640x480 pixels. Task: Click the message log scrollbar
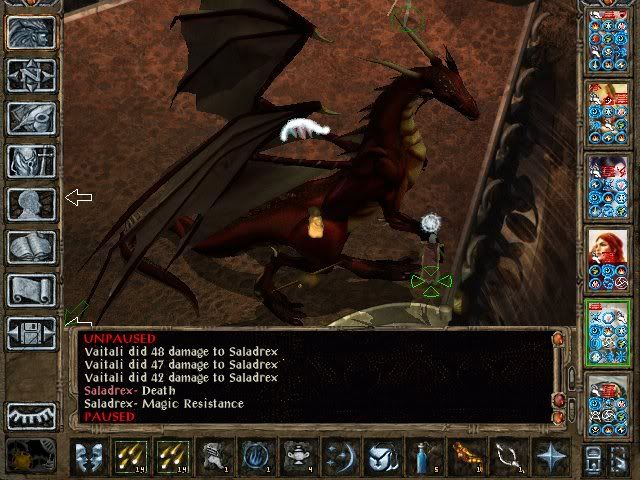coord(560,380)
